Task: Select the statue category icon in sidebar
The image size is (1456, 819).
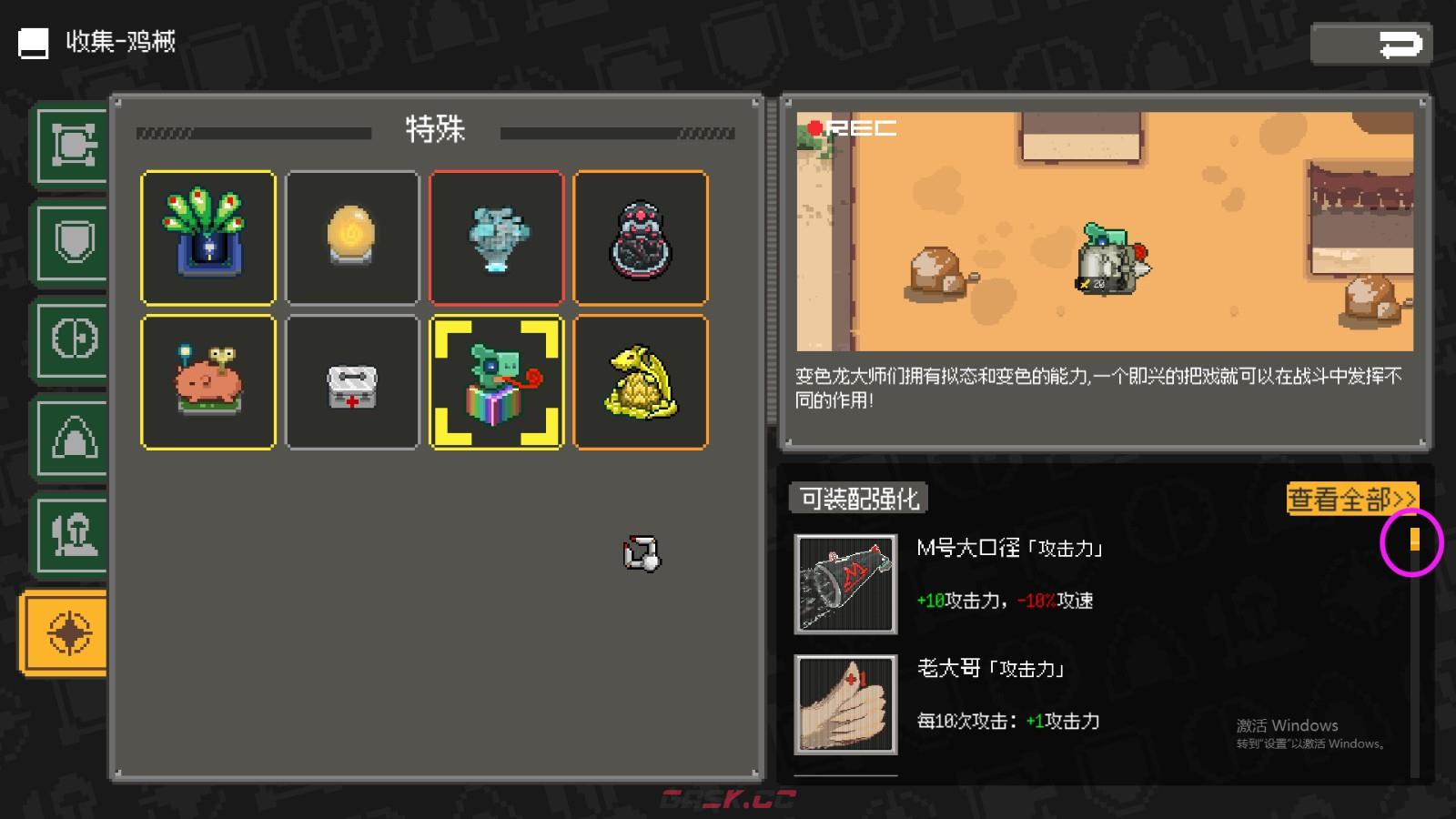Action: point(71,535)
